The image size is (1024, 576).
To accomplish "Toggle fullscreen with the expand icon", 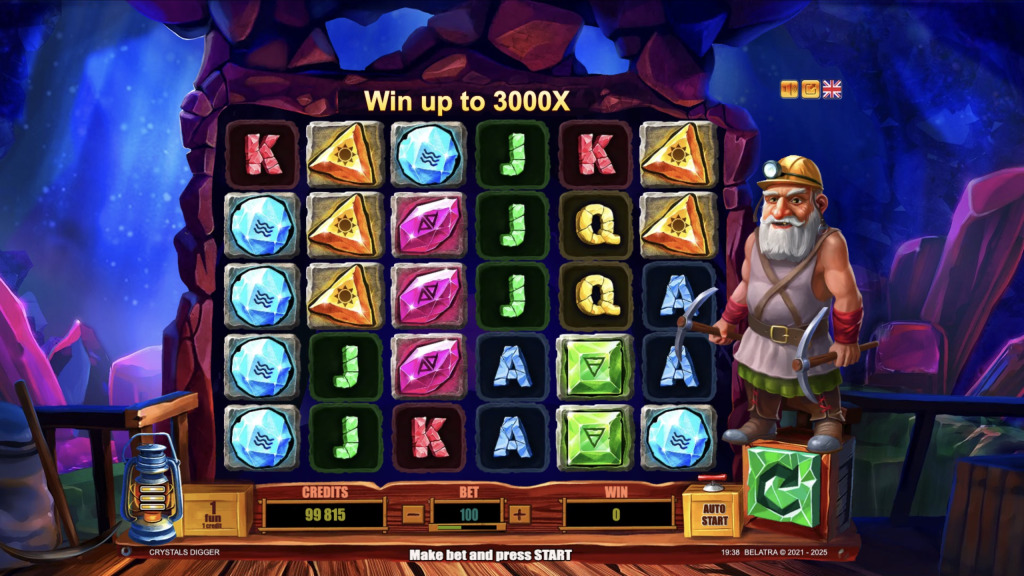I will pos(811,89).
